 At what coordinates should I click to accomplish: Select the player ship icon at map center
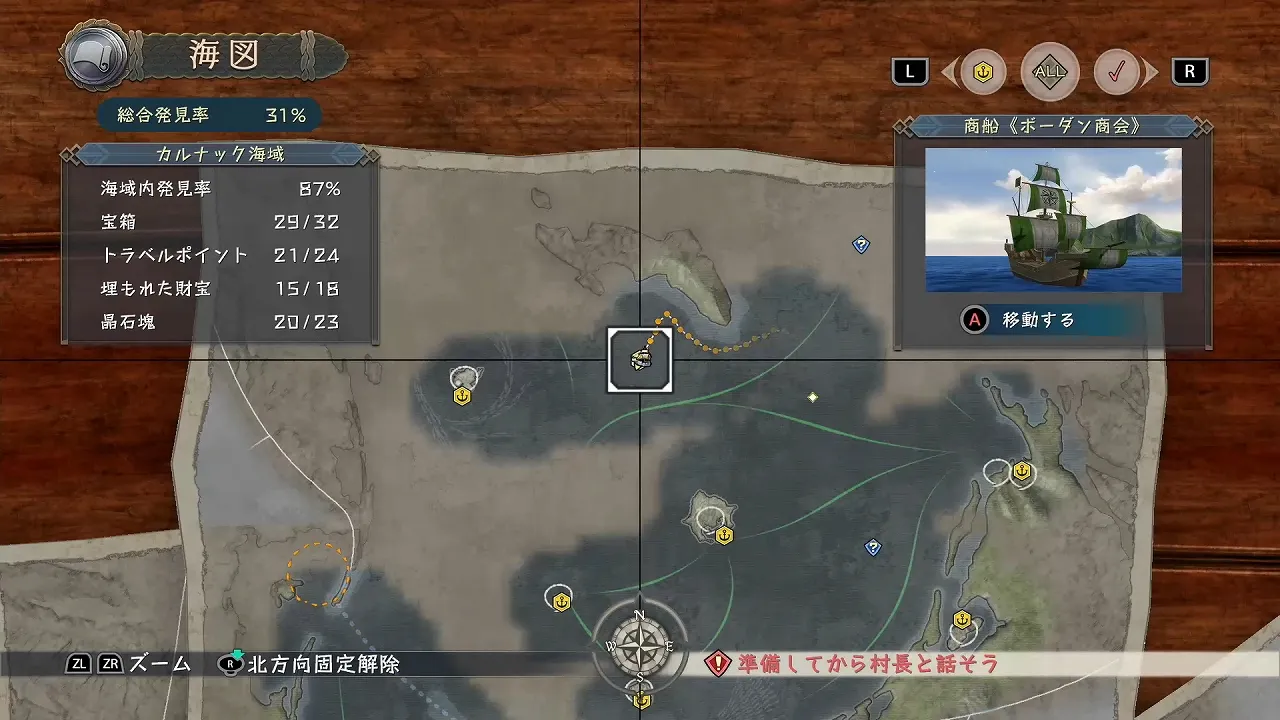point(639,361)
